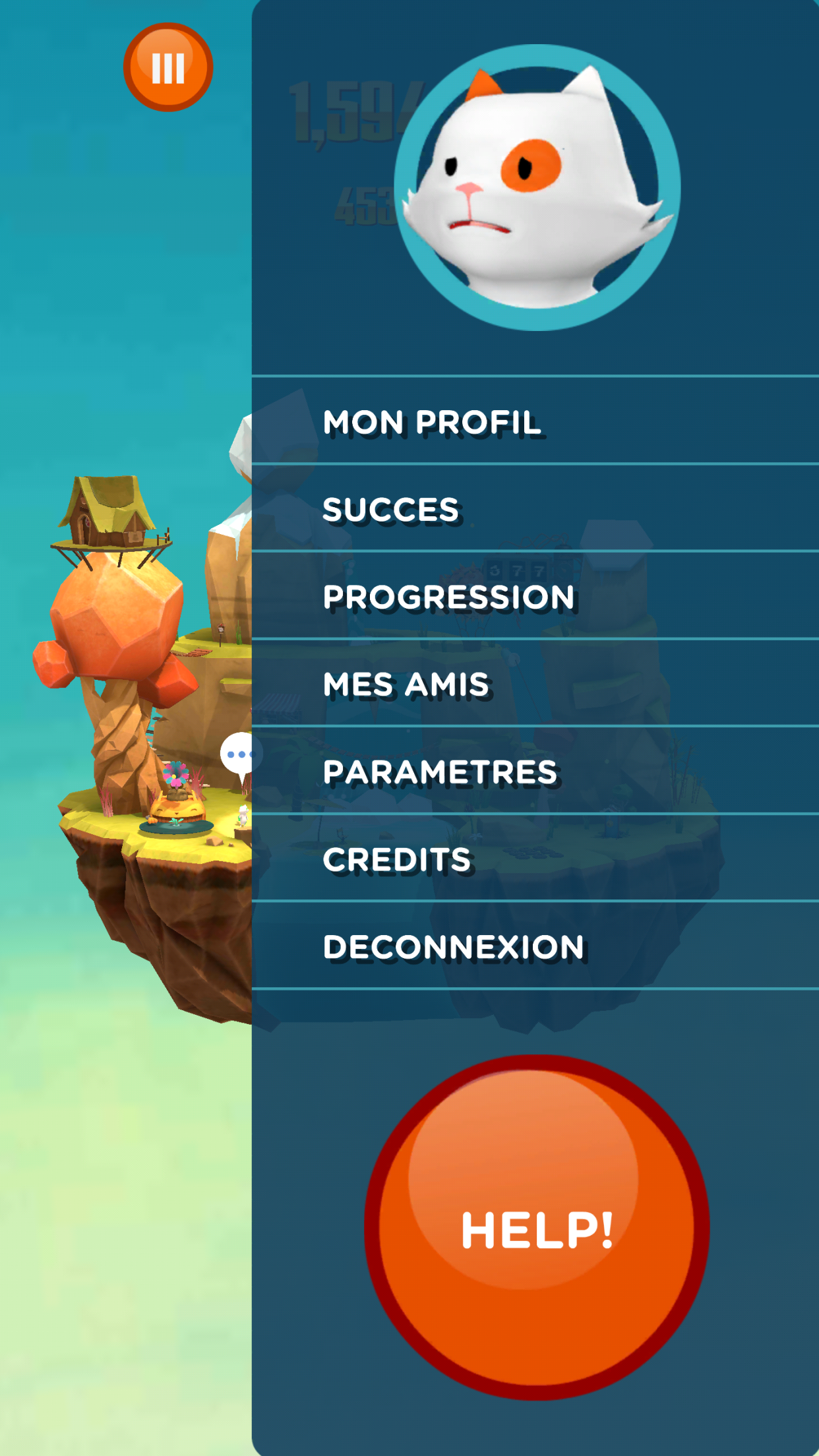Open the speech bubble chat icon

[237, 754]
